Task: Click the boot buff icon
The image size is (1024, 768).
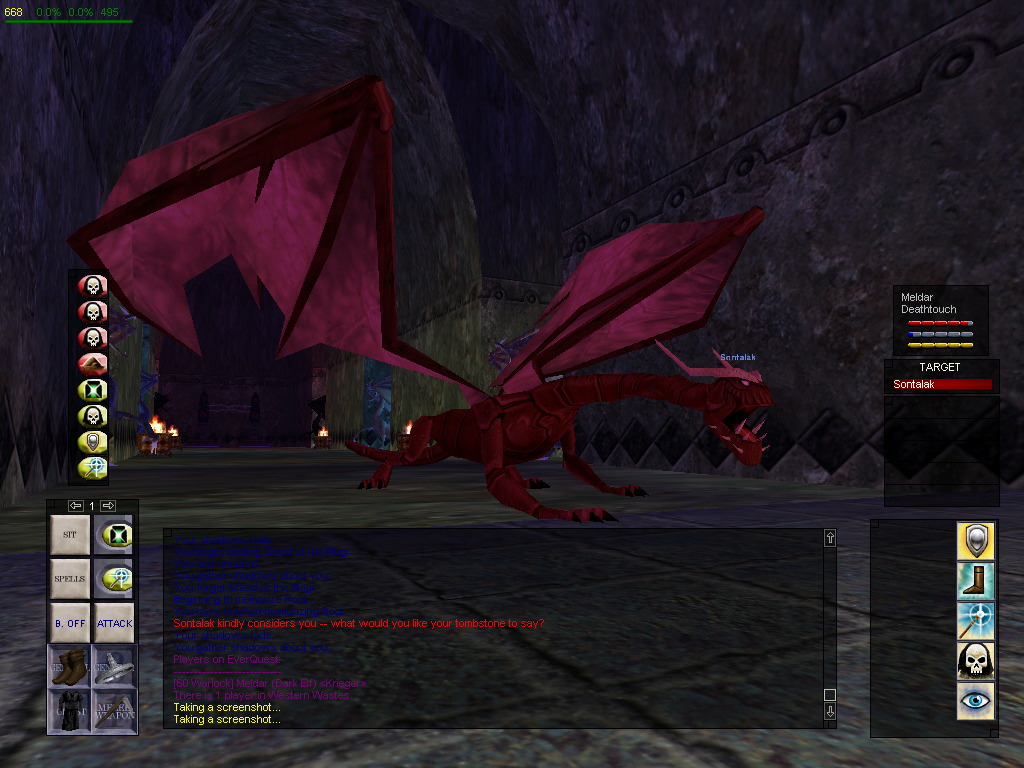Action: coord(975,580)
